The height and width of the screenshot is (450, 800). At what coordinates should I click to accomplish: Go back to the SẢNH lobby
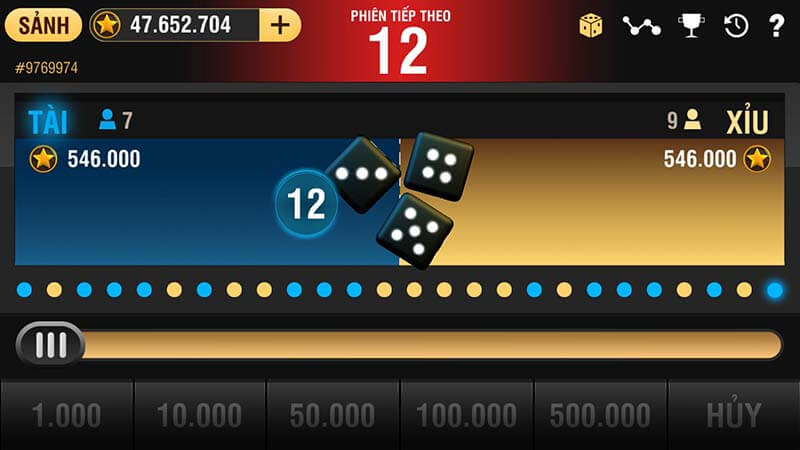tap(43, 25)
